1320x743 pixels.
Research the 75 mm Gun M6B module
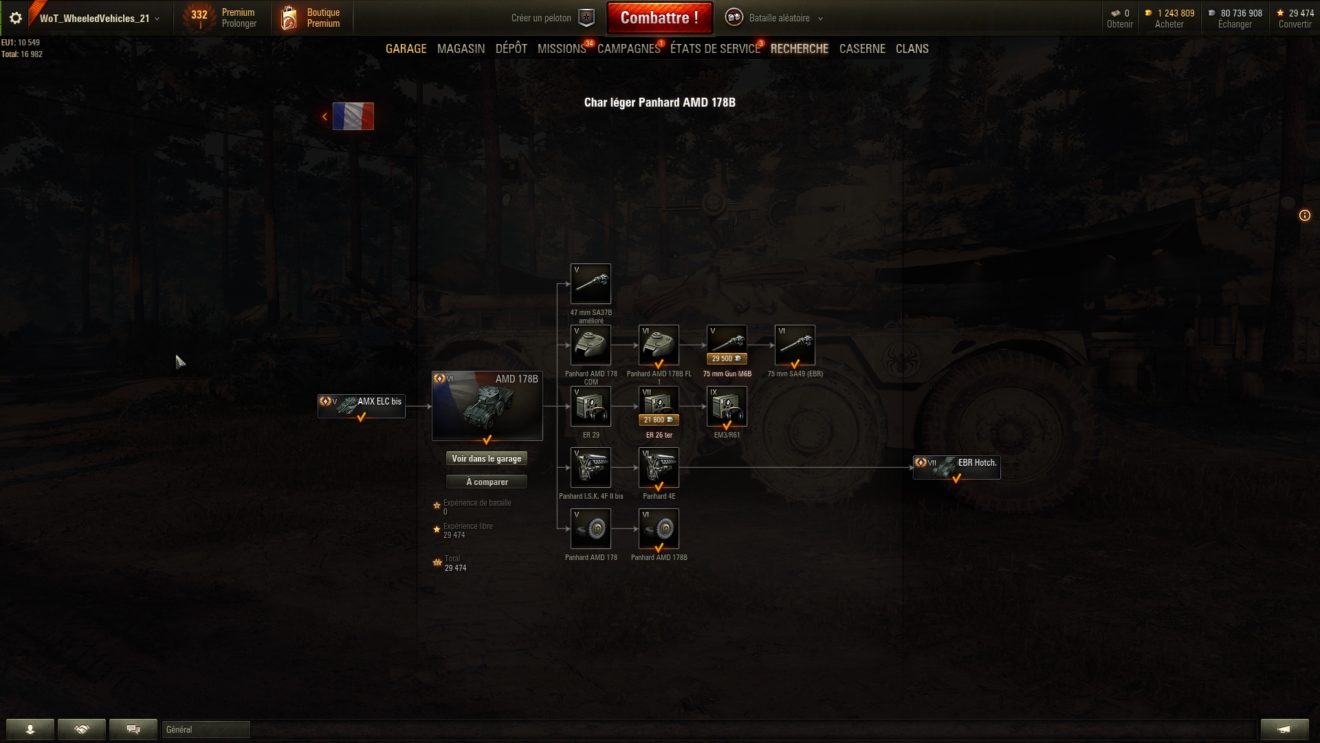(727, 344)
